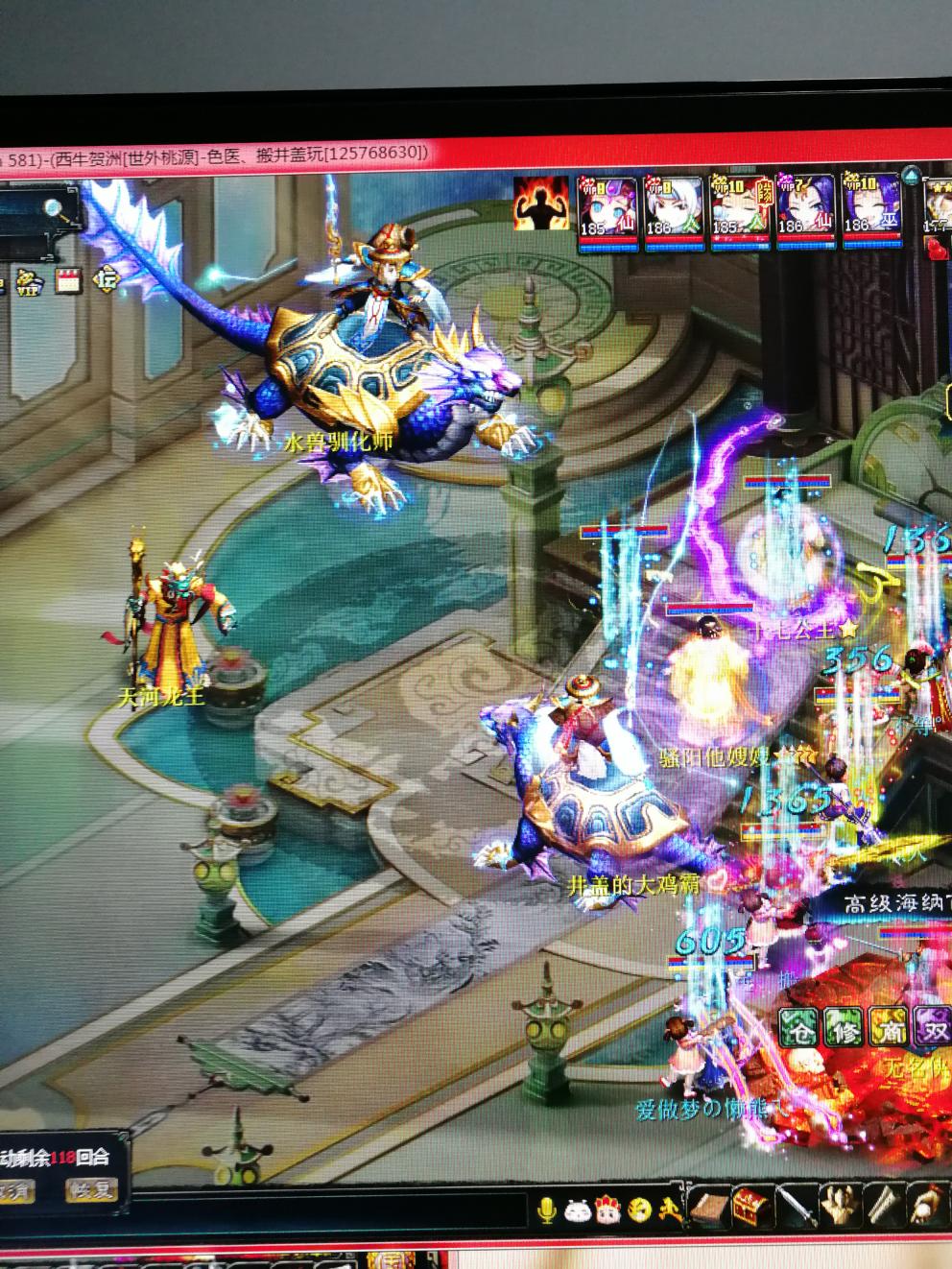Screen dimensions: 952x1269
Task: Click the green 仓 warehouse button
Action: 797,1029
